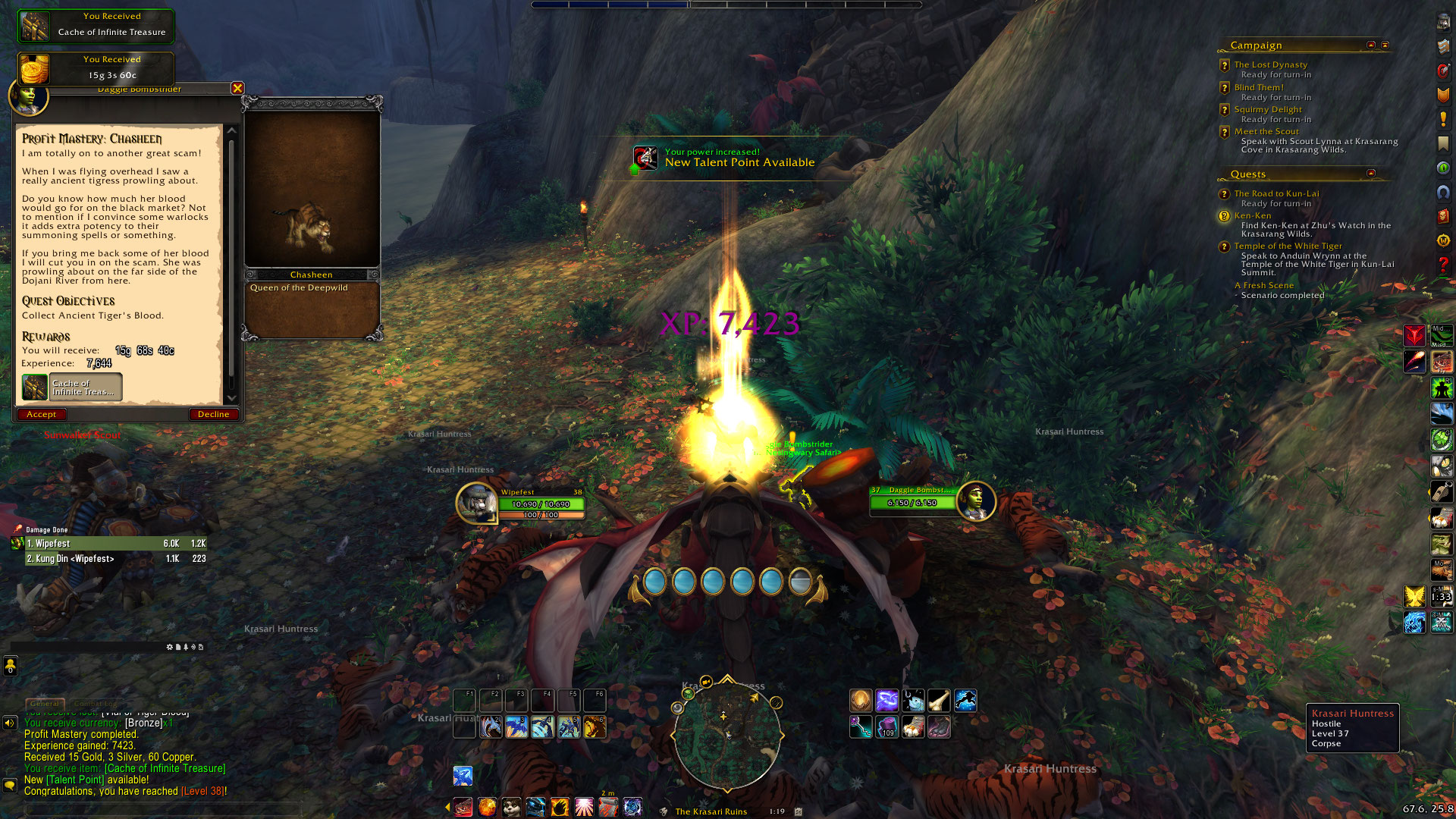Viewport: 1456px width, 819px height.
Task: Collapse the Campaign tracker header
Action: pyautogui.click(x=1370, y=45)
